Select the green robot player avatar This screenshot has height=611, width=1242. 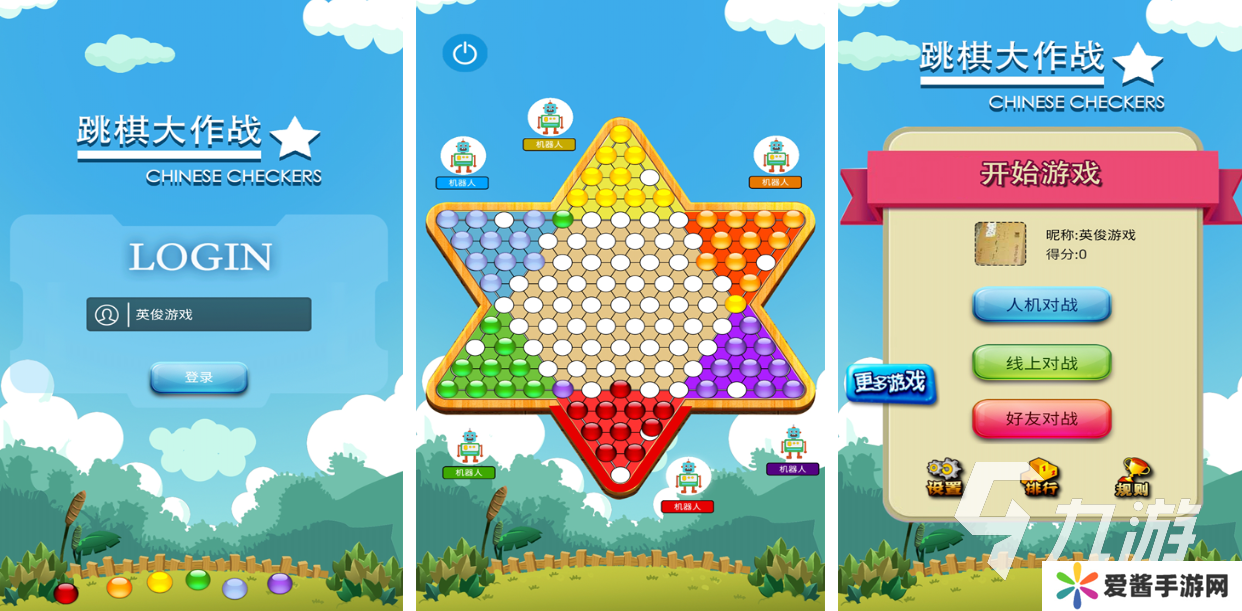coord(469,446)
